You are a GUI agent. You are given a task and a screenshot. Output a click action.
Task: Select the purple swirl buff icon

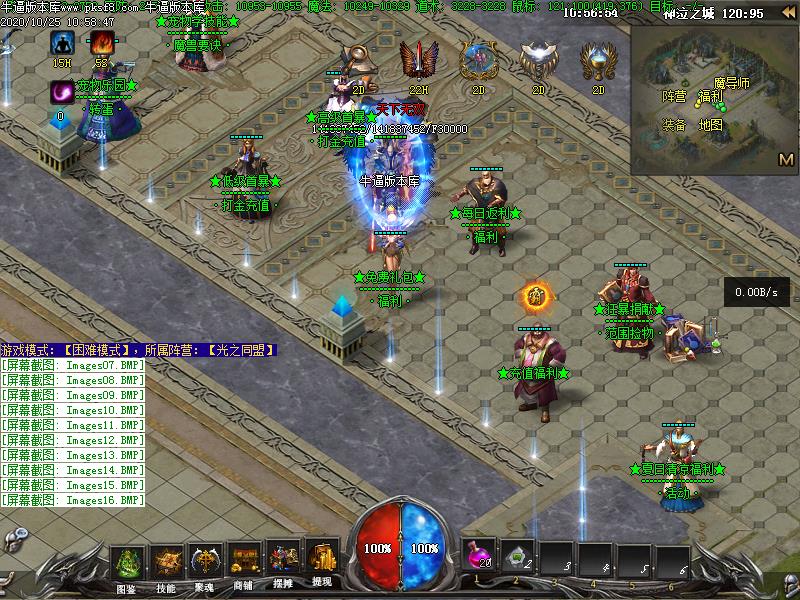[x=62, y=93]
